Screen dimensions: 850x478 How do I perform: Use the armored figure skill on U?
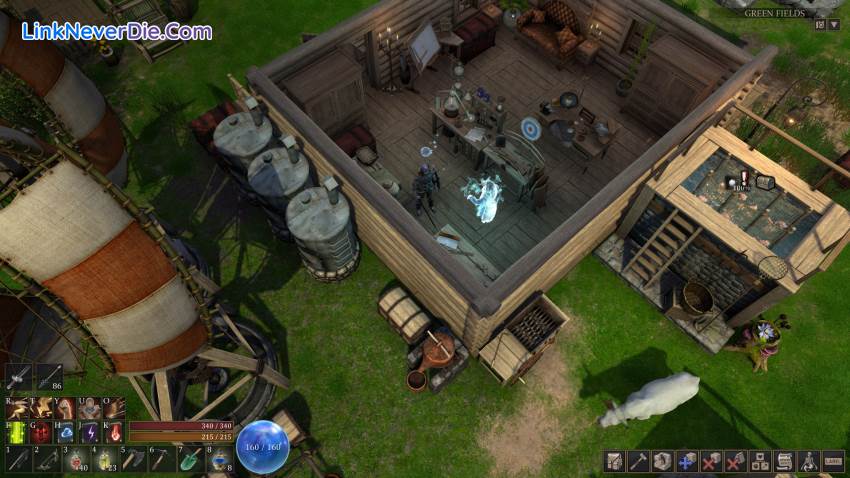90,408
